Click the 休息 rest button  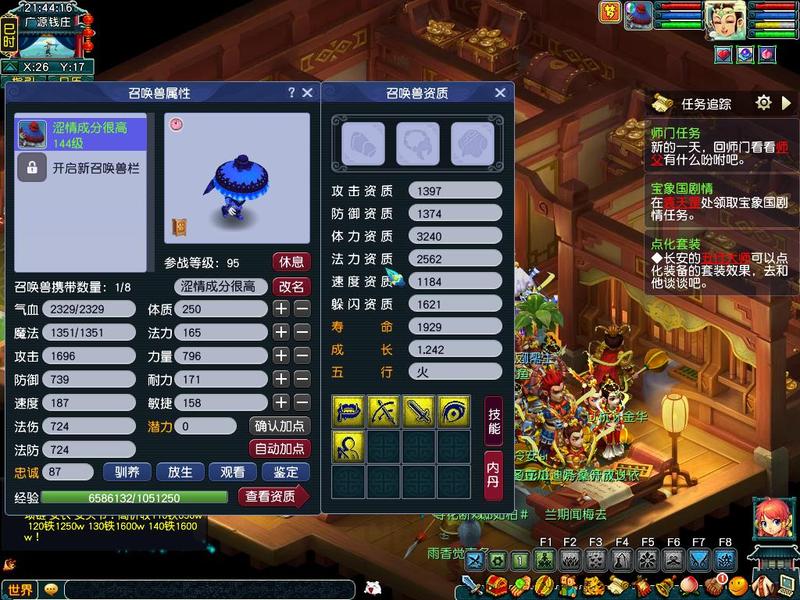[291, 262]
